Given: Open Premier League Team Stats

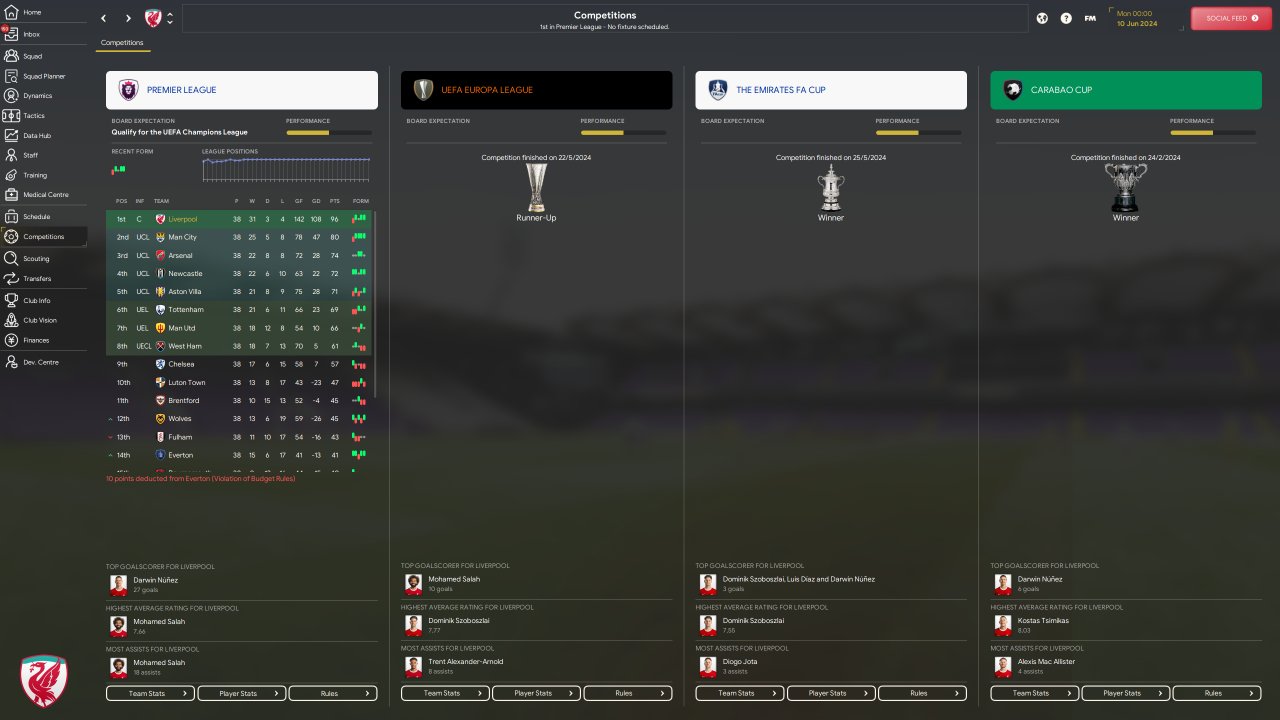Looking at the screenshot, I should tap(150, 693).
